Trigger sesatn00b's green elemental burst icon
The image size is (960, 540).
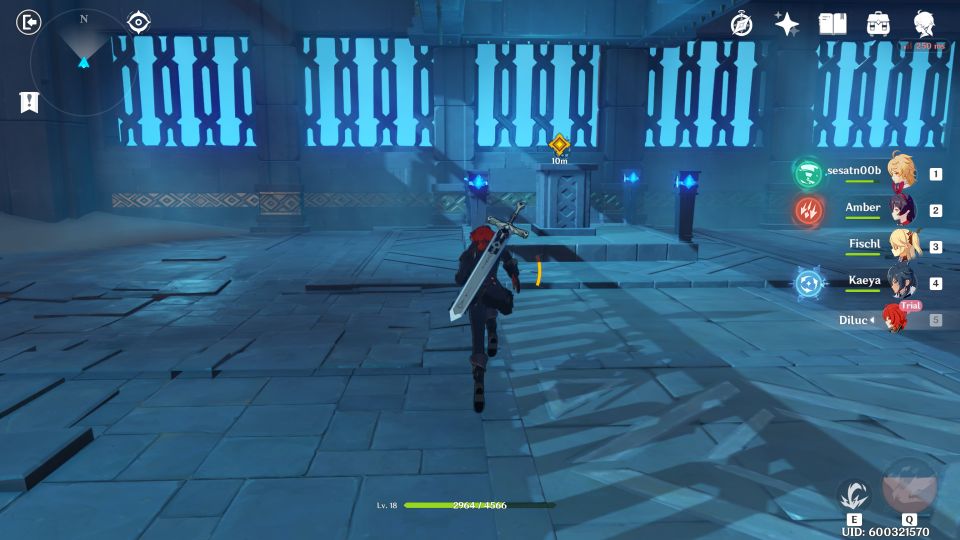click(808, 173)
